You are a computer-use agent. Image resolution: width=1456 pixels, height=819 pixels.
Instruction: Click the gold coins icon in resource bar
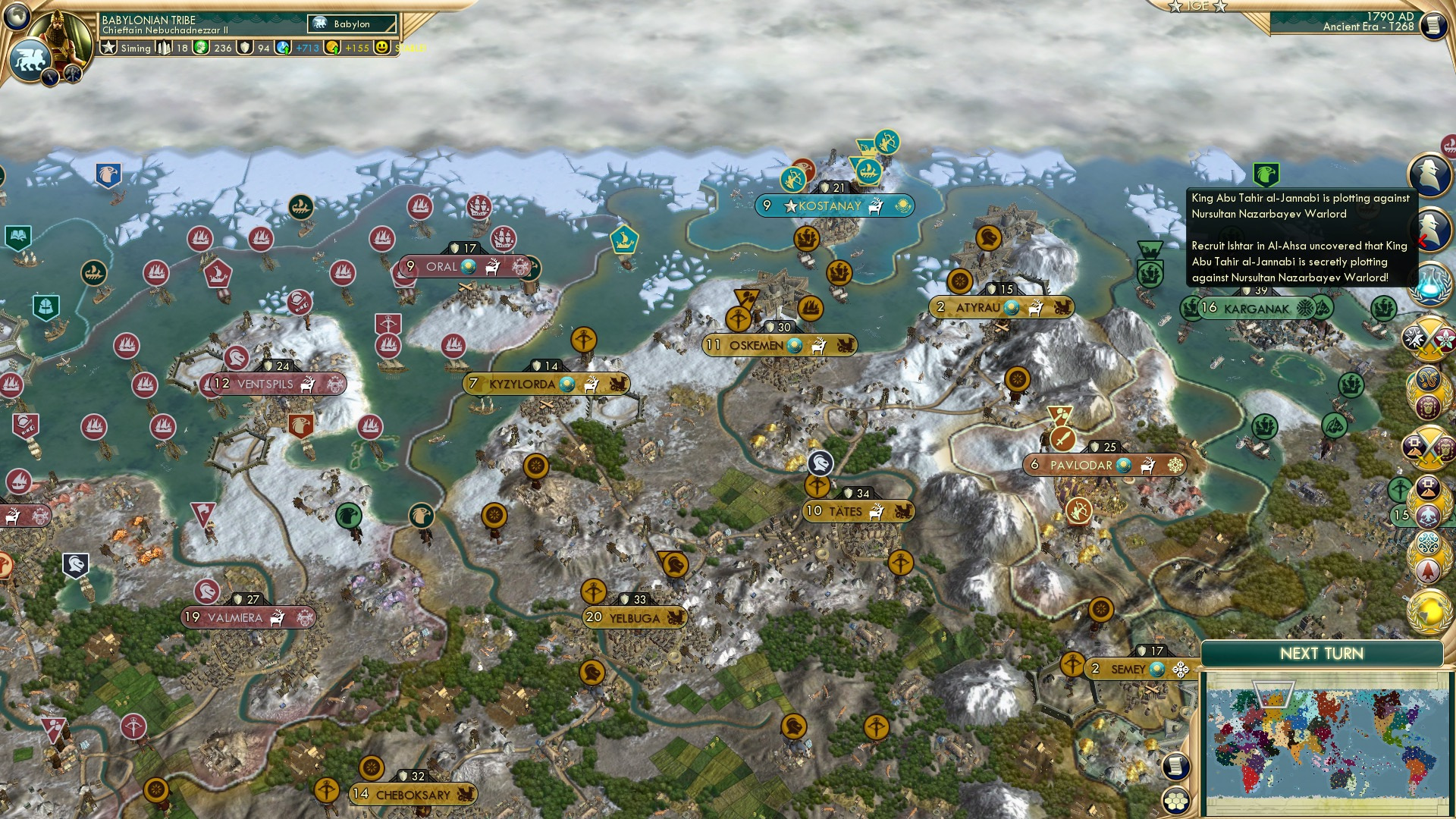[x=332, y=48]
